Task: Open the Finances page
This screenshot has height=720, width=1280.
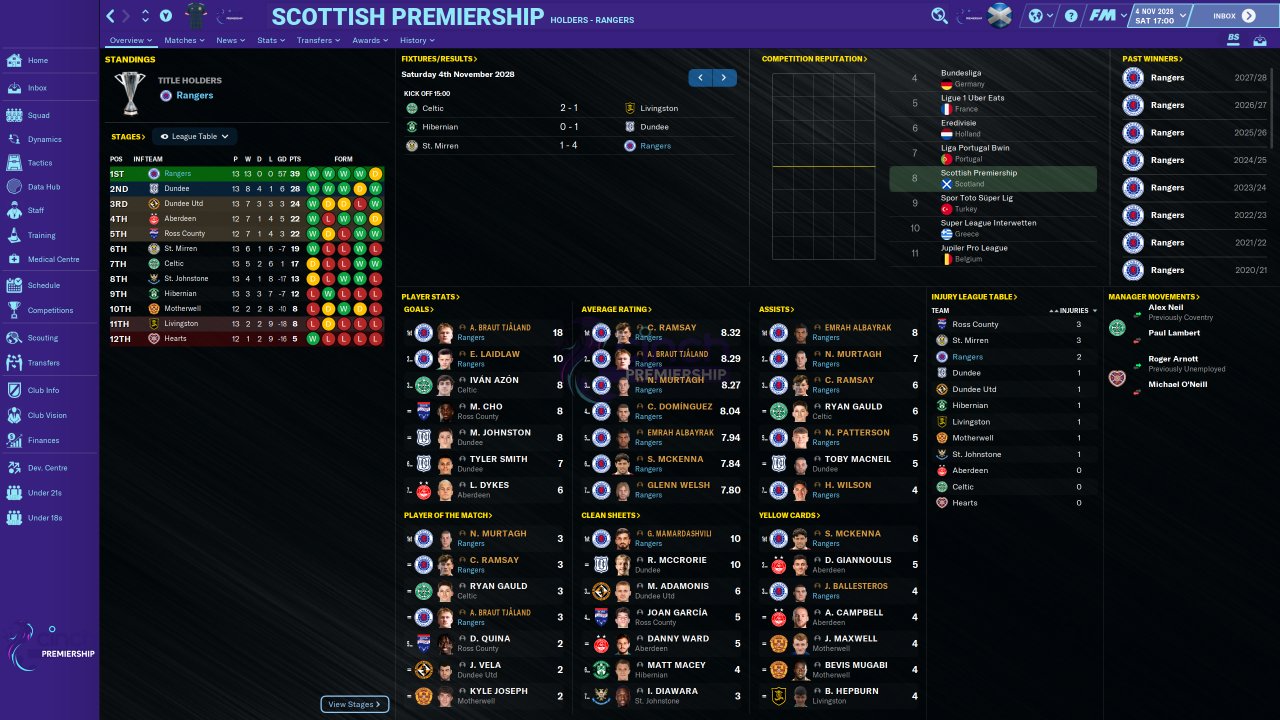Action: (43, 440)
